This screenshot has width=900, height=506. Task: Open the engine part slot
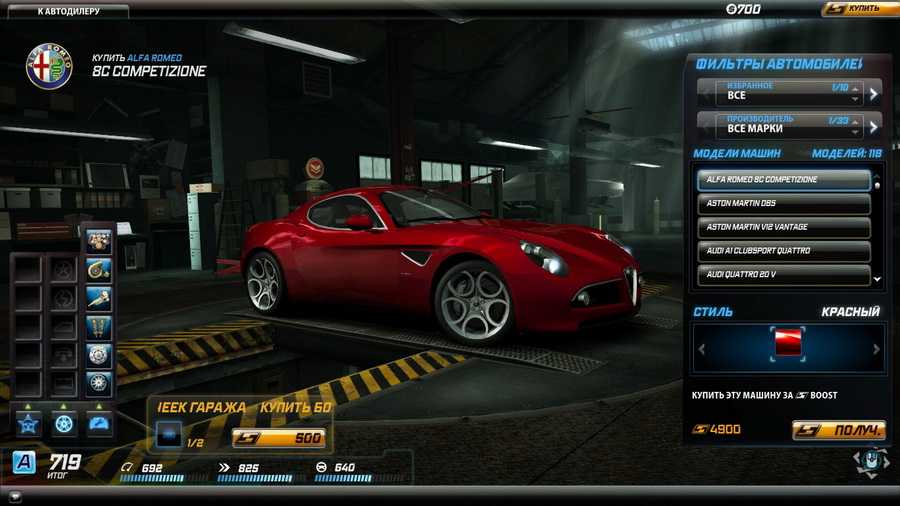tap(98, 242)
